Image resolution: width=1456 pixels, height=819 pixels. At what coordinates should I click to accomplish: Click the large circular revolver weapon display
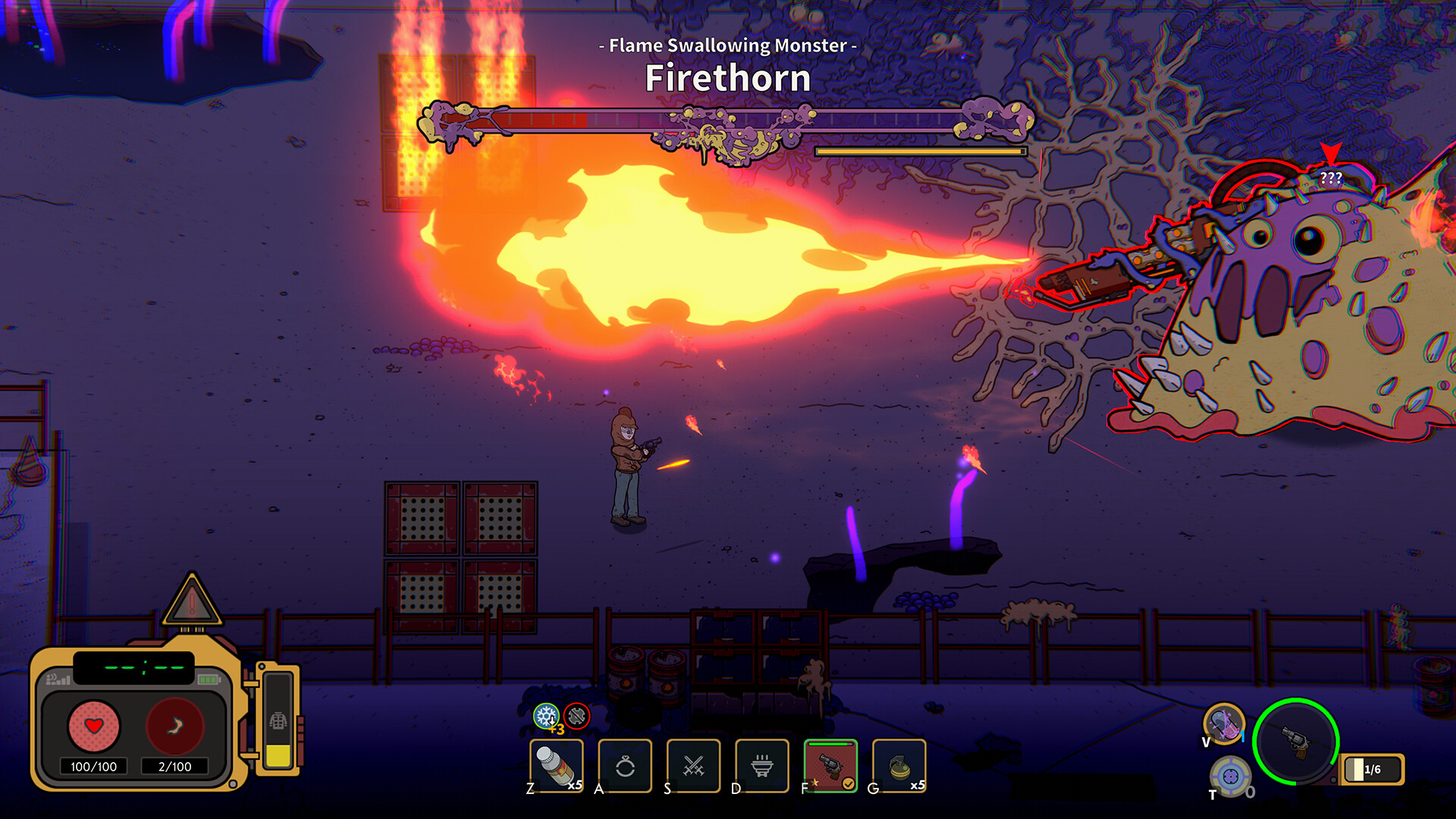tap(1296, 741)
